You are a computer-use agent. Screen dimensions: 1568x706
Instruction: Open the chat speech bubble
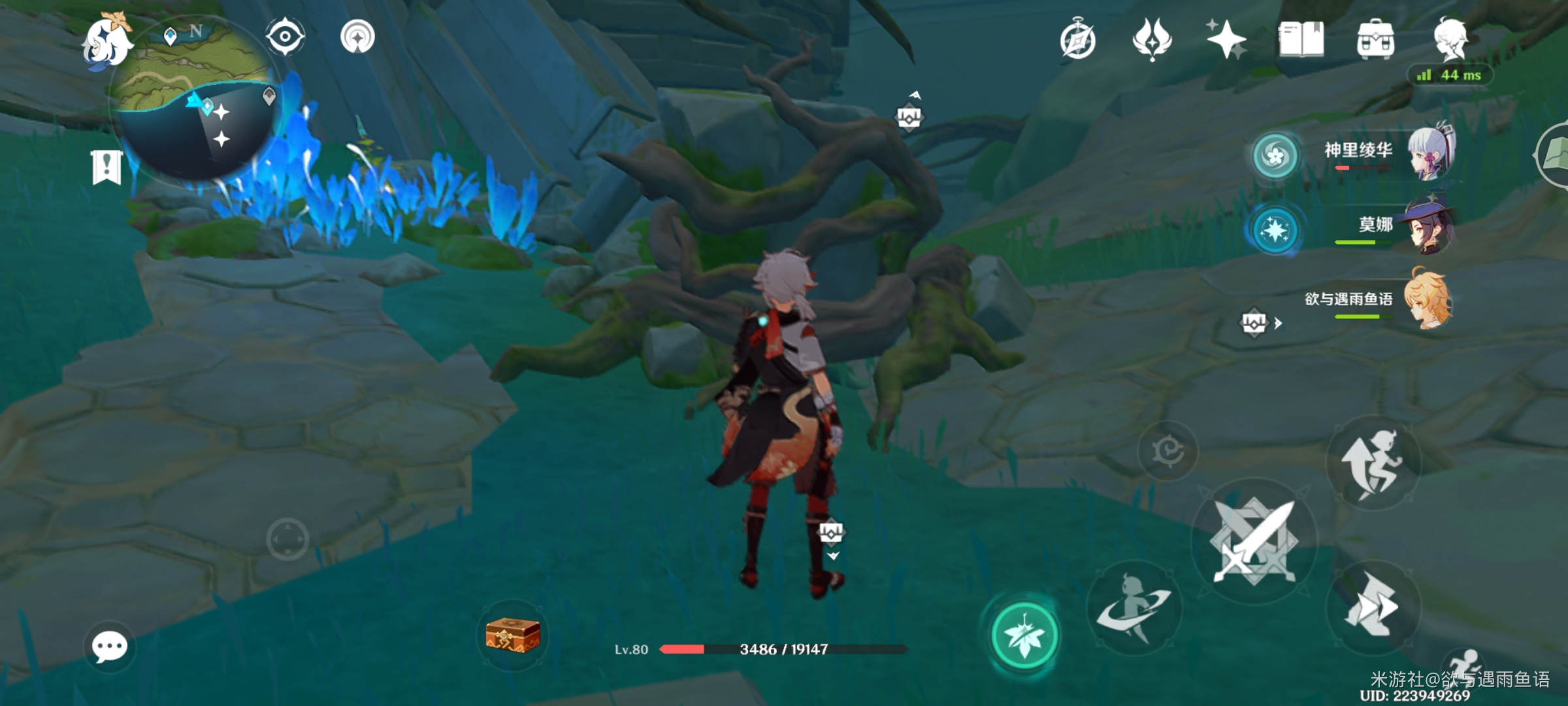tap(109, 647)
